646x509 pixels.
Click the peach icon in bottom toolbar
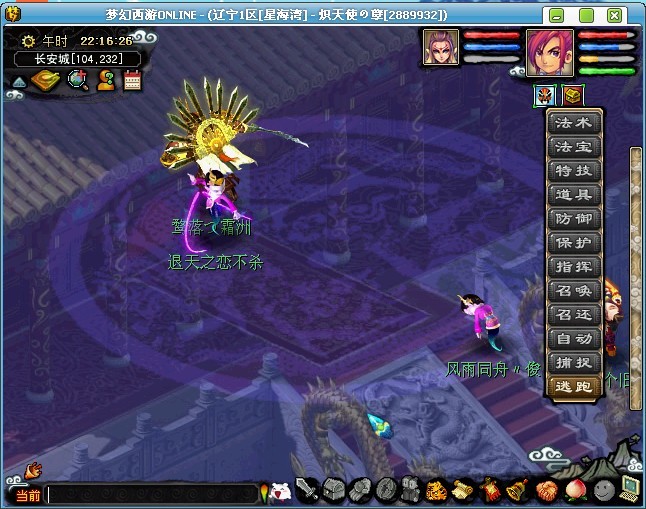click(x=574, y=491)
